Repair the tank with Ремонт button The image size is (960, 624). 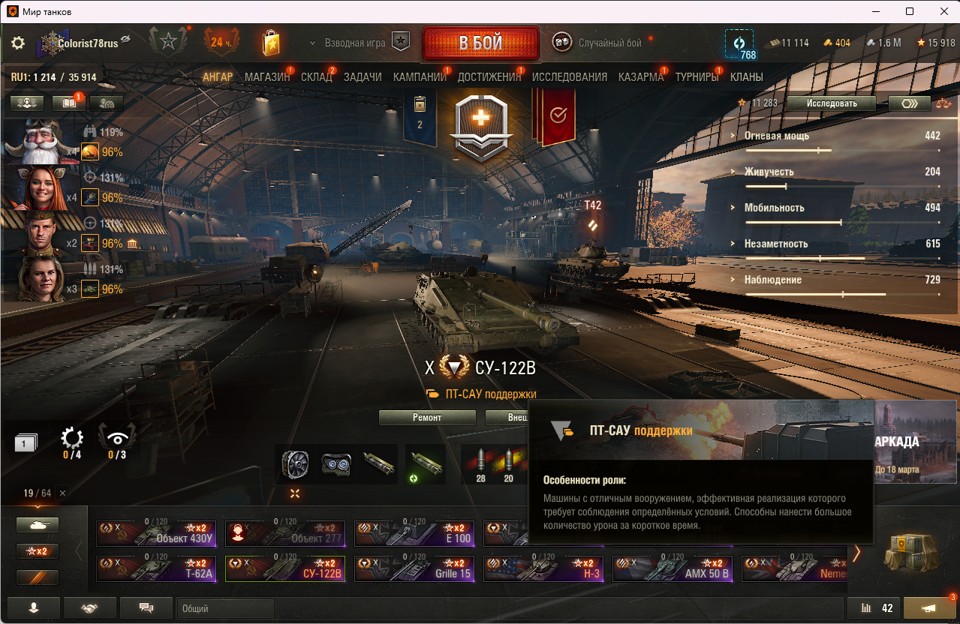tap(427, 417)
